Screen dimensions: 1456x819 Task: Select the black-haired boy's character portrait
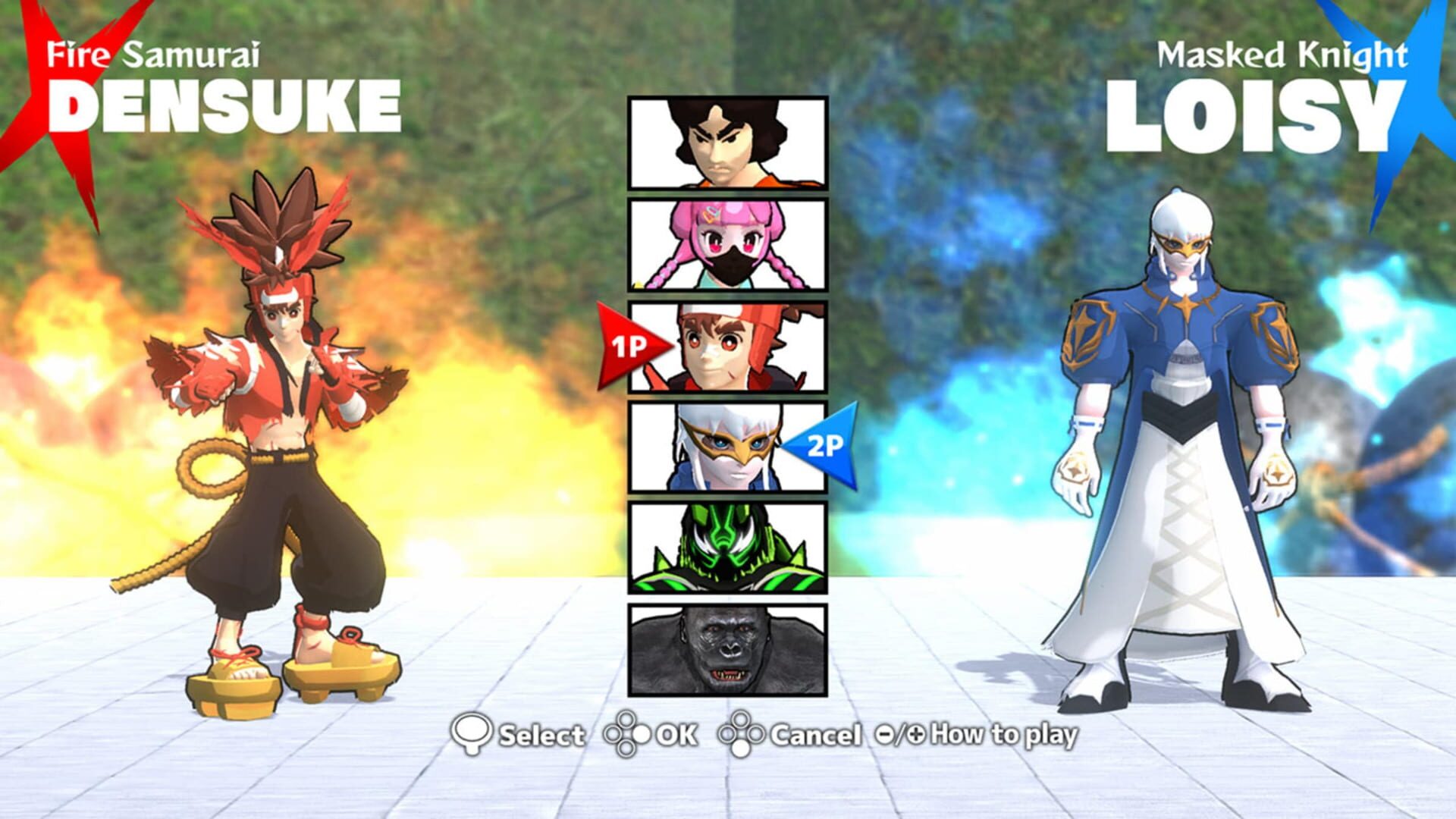(x=726, y=140)
